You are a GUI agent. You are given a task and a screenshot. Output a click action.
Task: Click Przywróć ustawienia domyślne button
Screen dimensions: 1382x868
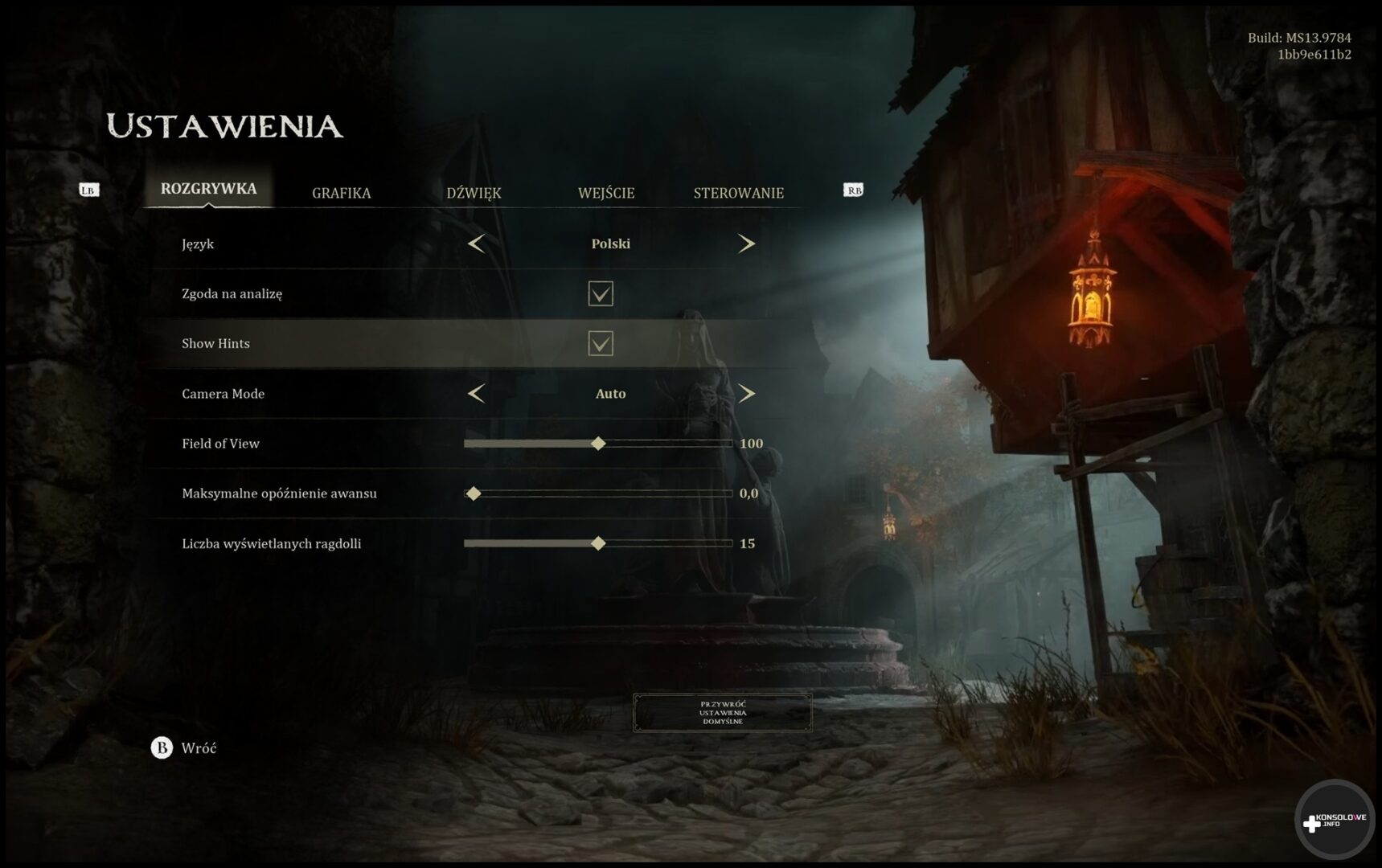click(722, 713)
